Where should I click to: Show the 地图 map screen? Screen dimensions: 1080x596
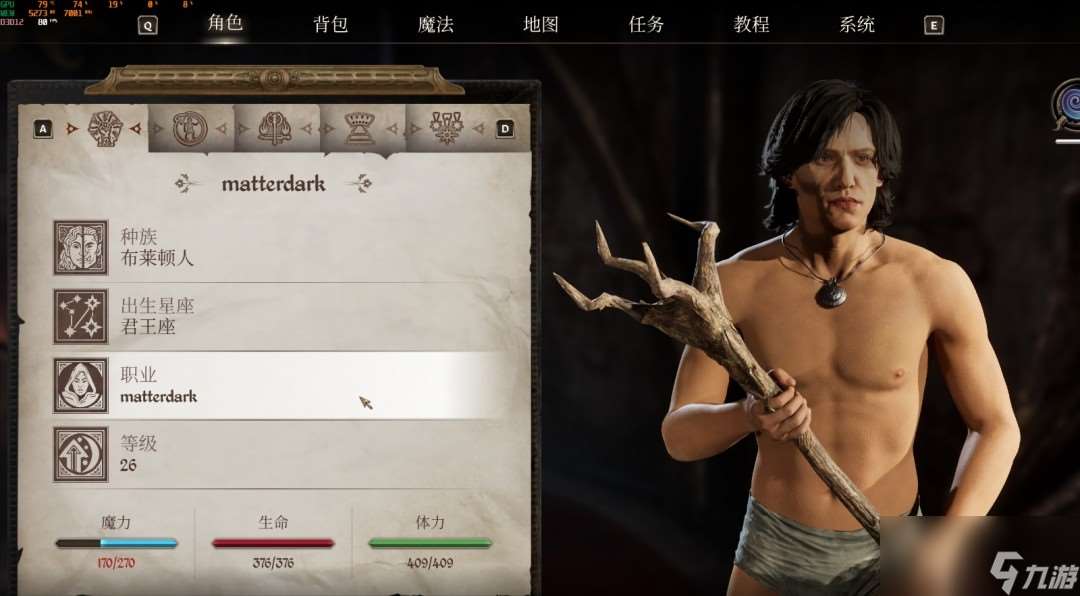(540, 24)
